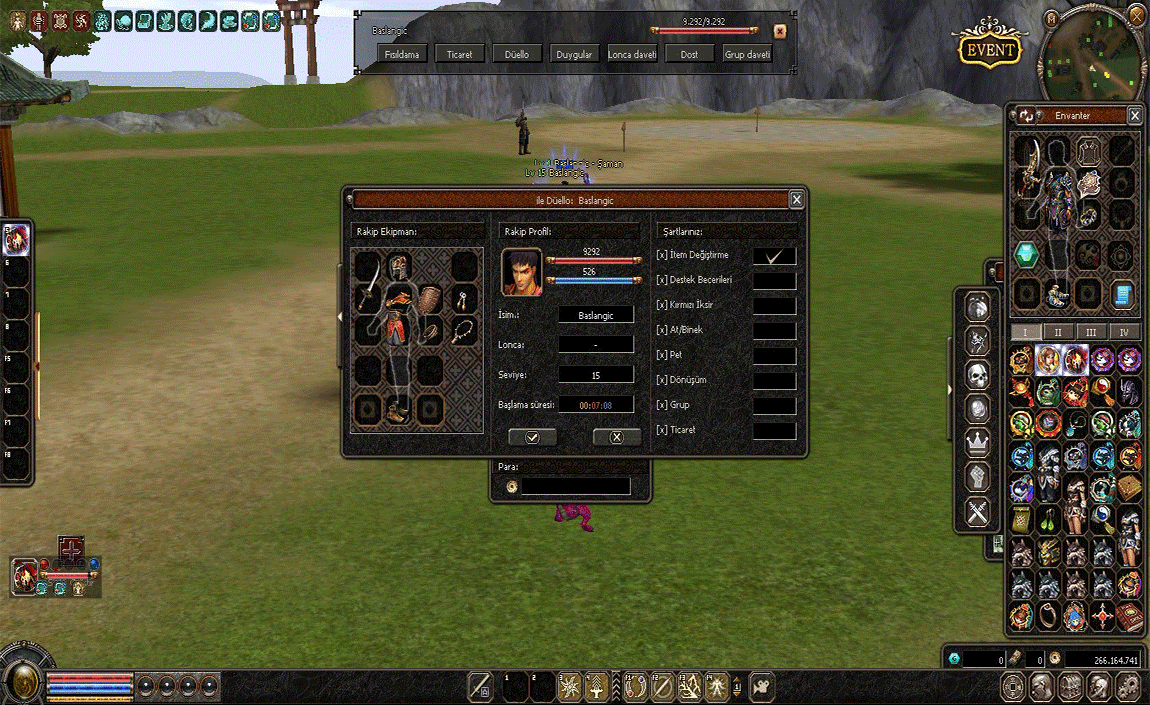Open the minimap
This screenshot has width=1150, height=705.
1093,55
